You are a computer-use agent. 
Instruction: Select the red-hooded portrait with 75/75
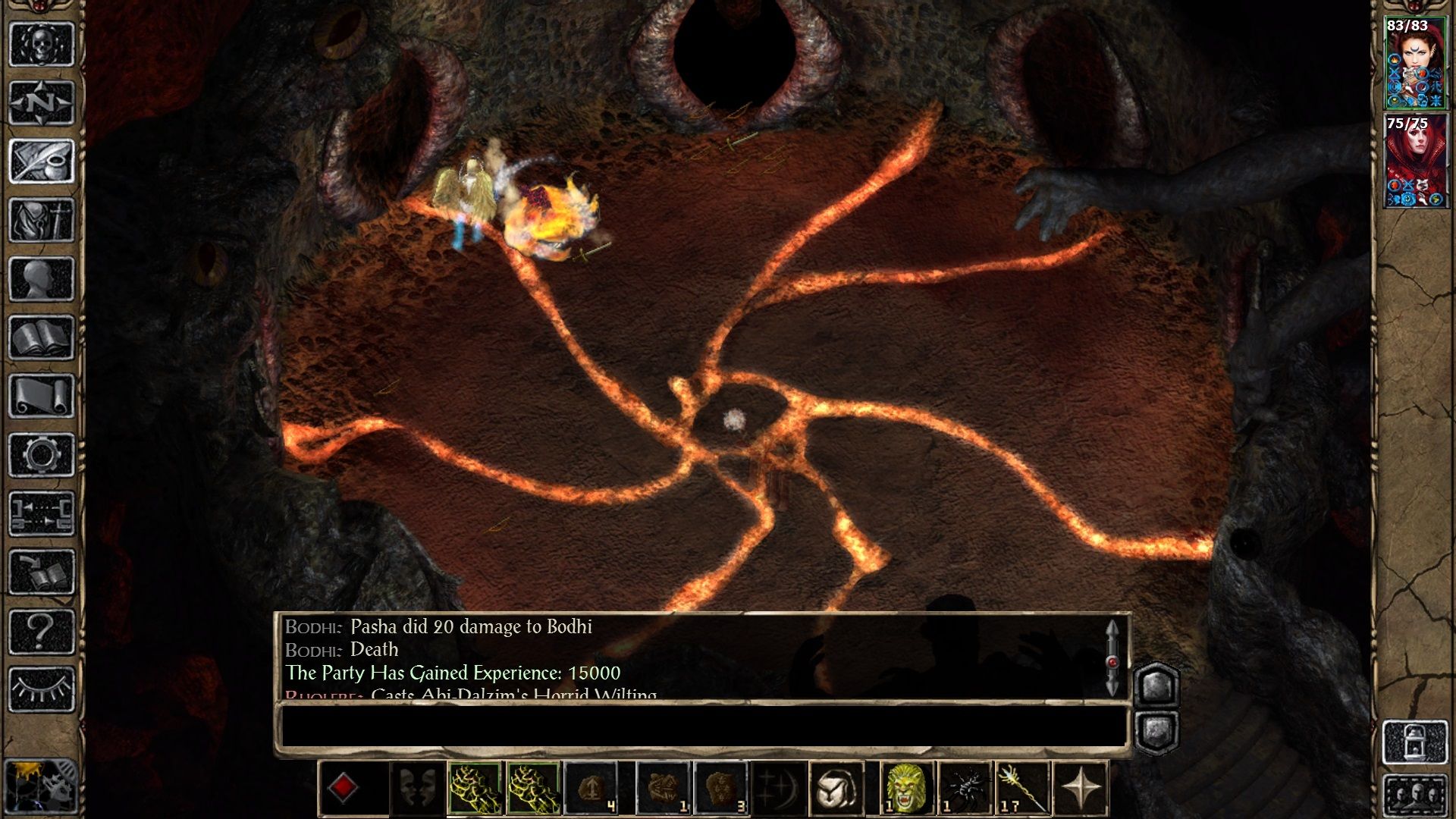point(1415,162)
